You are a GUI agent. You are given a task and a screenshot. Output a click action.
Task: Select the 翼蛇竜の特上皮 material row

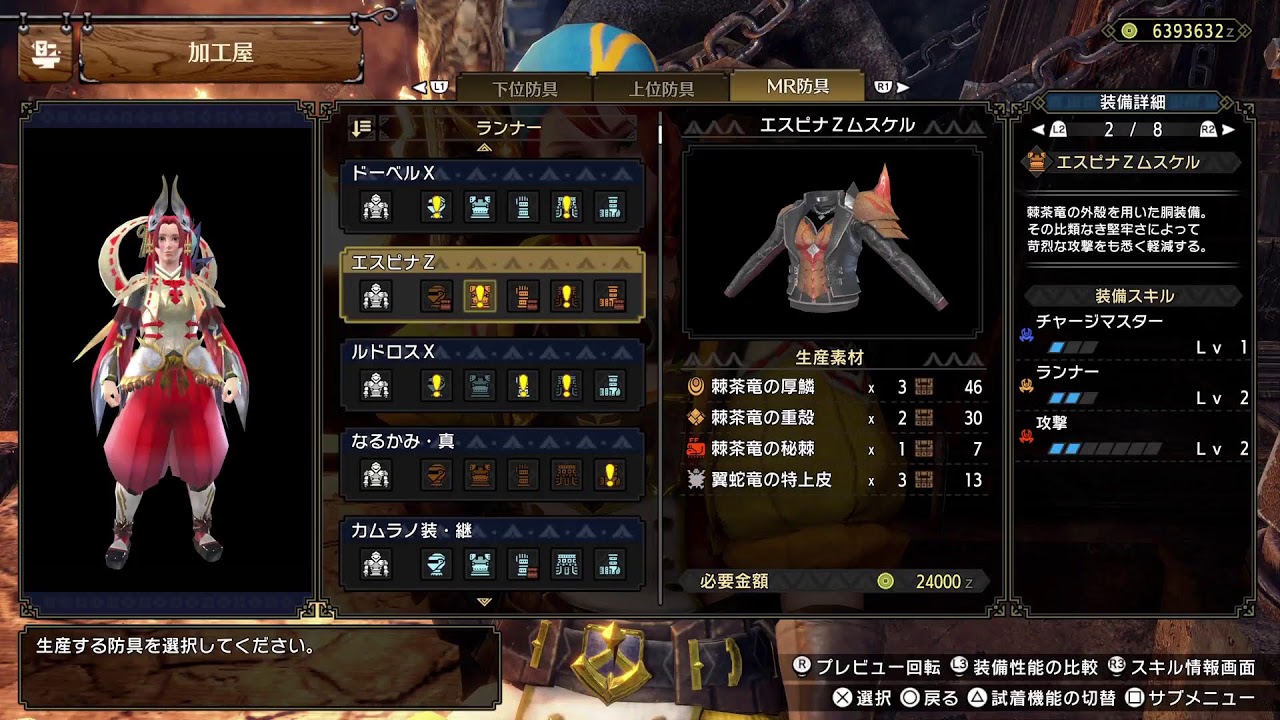835,480
